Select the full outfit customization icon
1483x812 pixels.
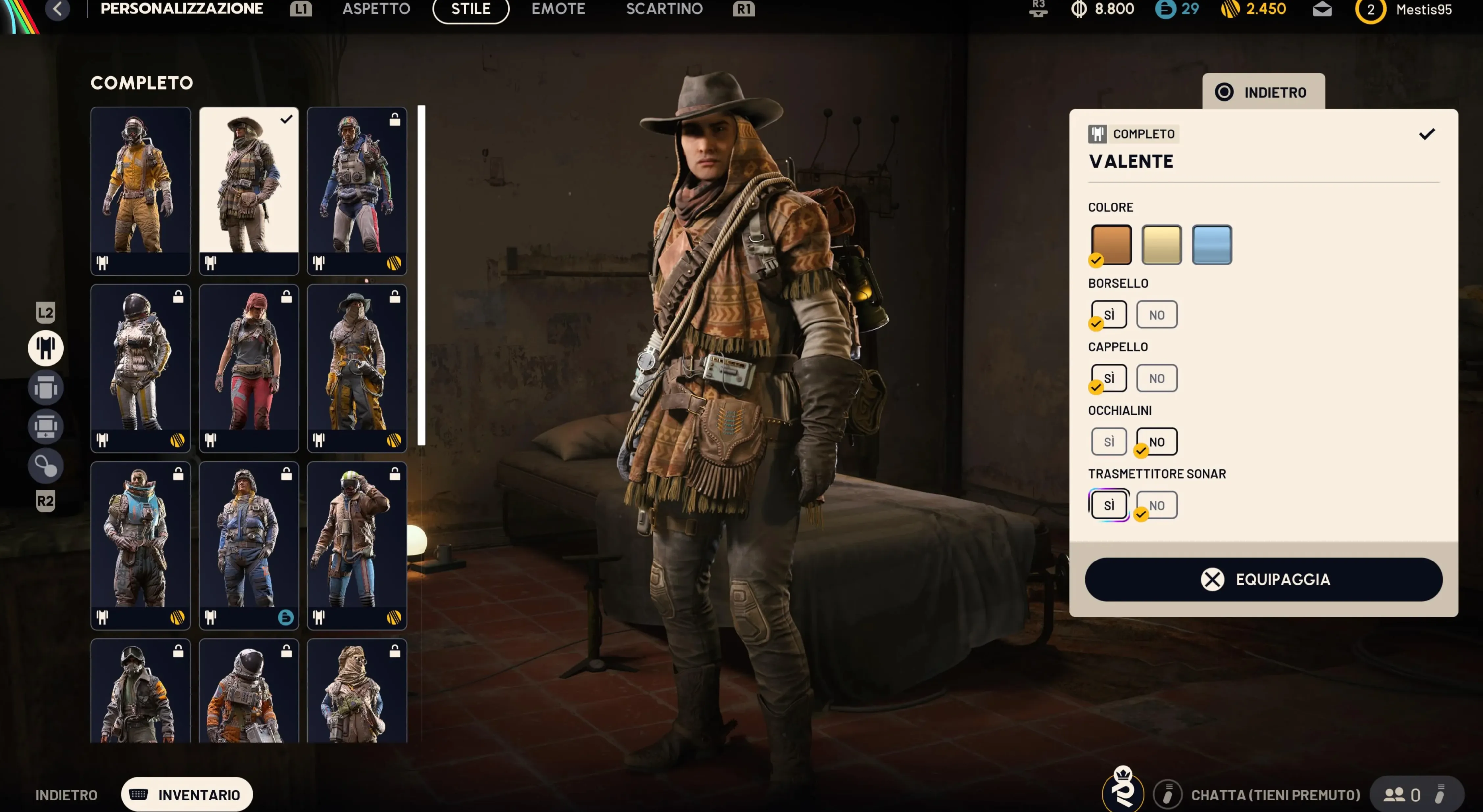pyautogui.click(x=45, y=347)
